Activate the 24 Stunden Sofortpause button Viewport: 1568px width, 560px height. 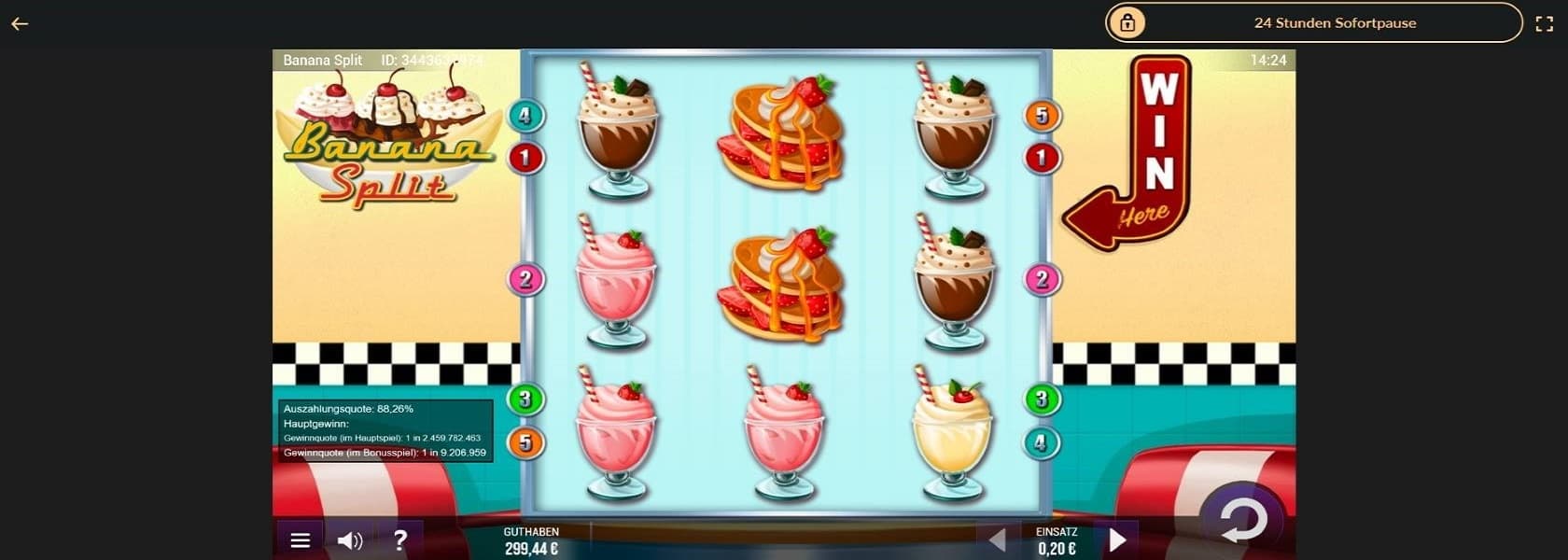pos(1313,22)
